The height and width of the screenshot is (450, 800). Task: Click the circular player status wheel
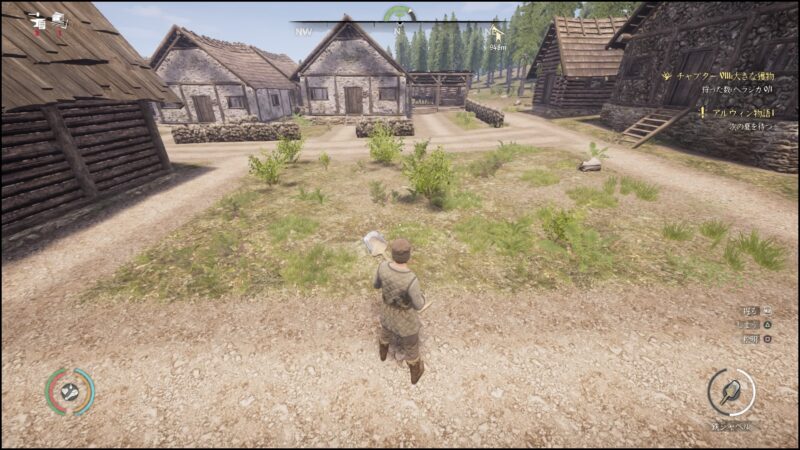pyautogui.click(x=69, y=391)
